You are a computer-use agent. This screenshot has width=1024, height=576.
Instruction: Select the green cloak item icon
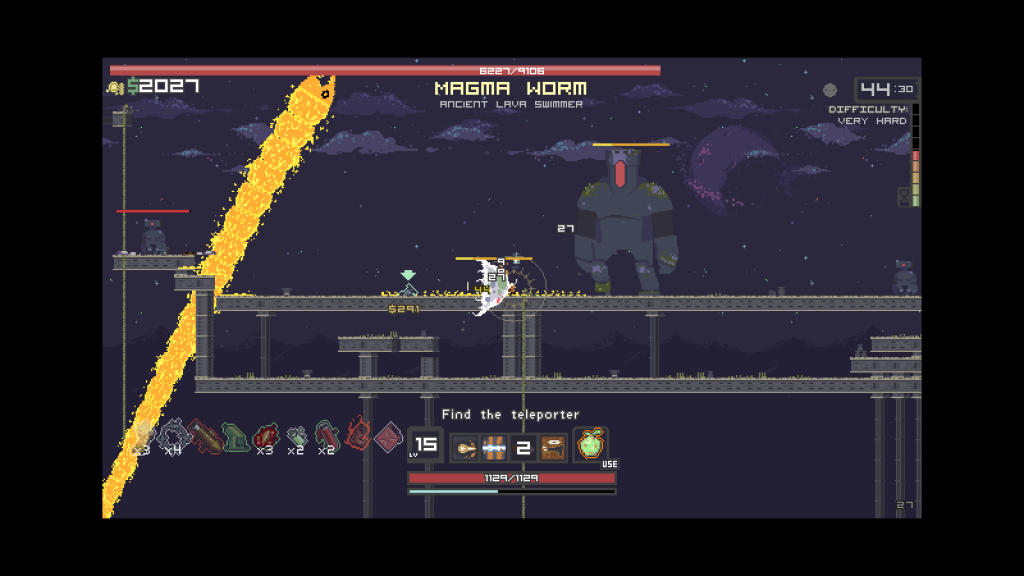[x=235, y=436]
